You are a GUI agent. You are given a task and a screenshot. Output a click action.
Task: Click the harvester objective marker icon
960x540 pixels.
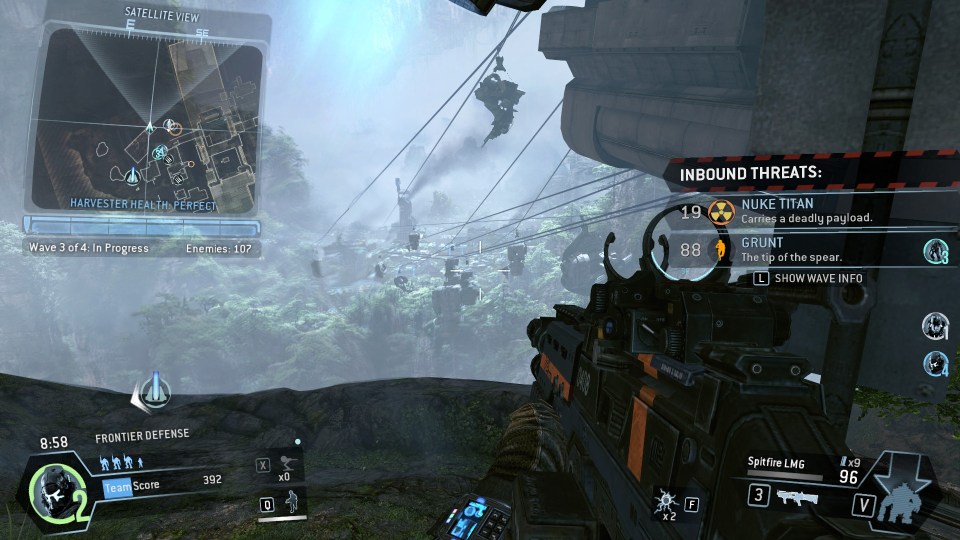click(x=153, y=391)
